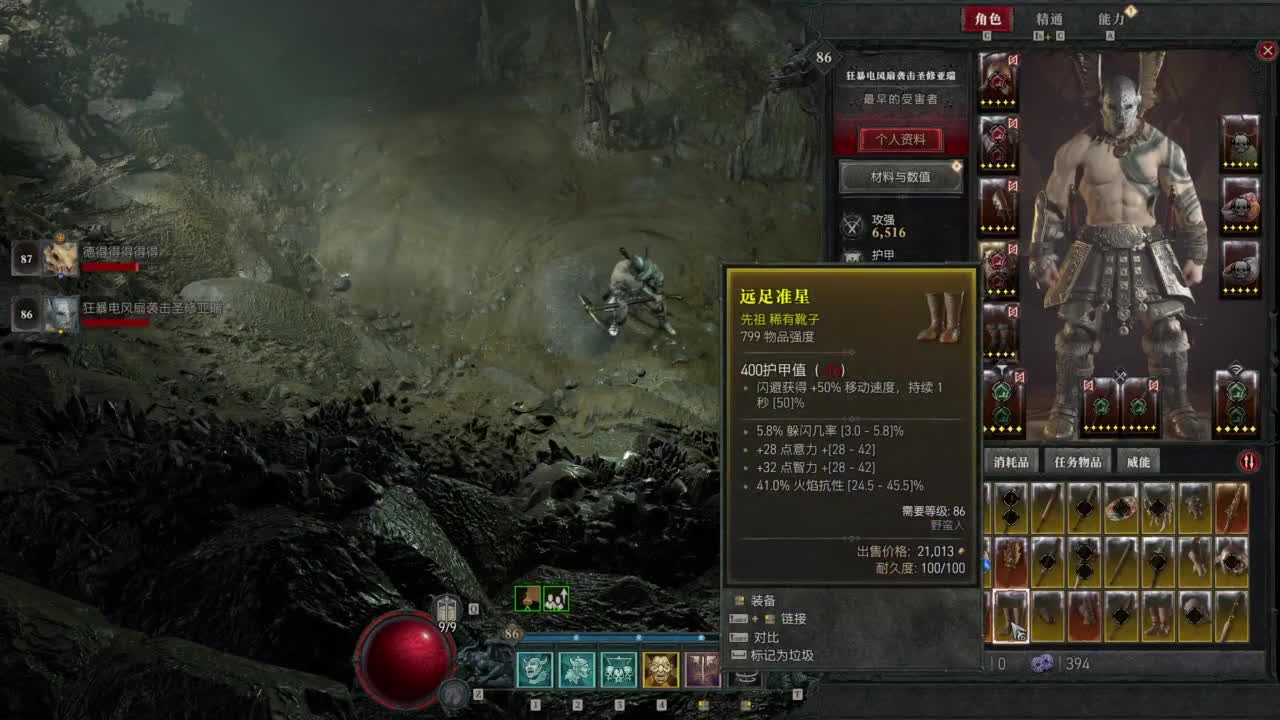Click the red loadout icon below the 威能 tab
Image resolution: width=1280 pixels, height=720 pixels.
point(1248,459)
